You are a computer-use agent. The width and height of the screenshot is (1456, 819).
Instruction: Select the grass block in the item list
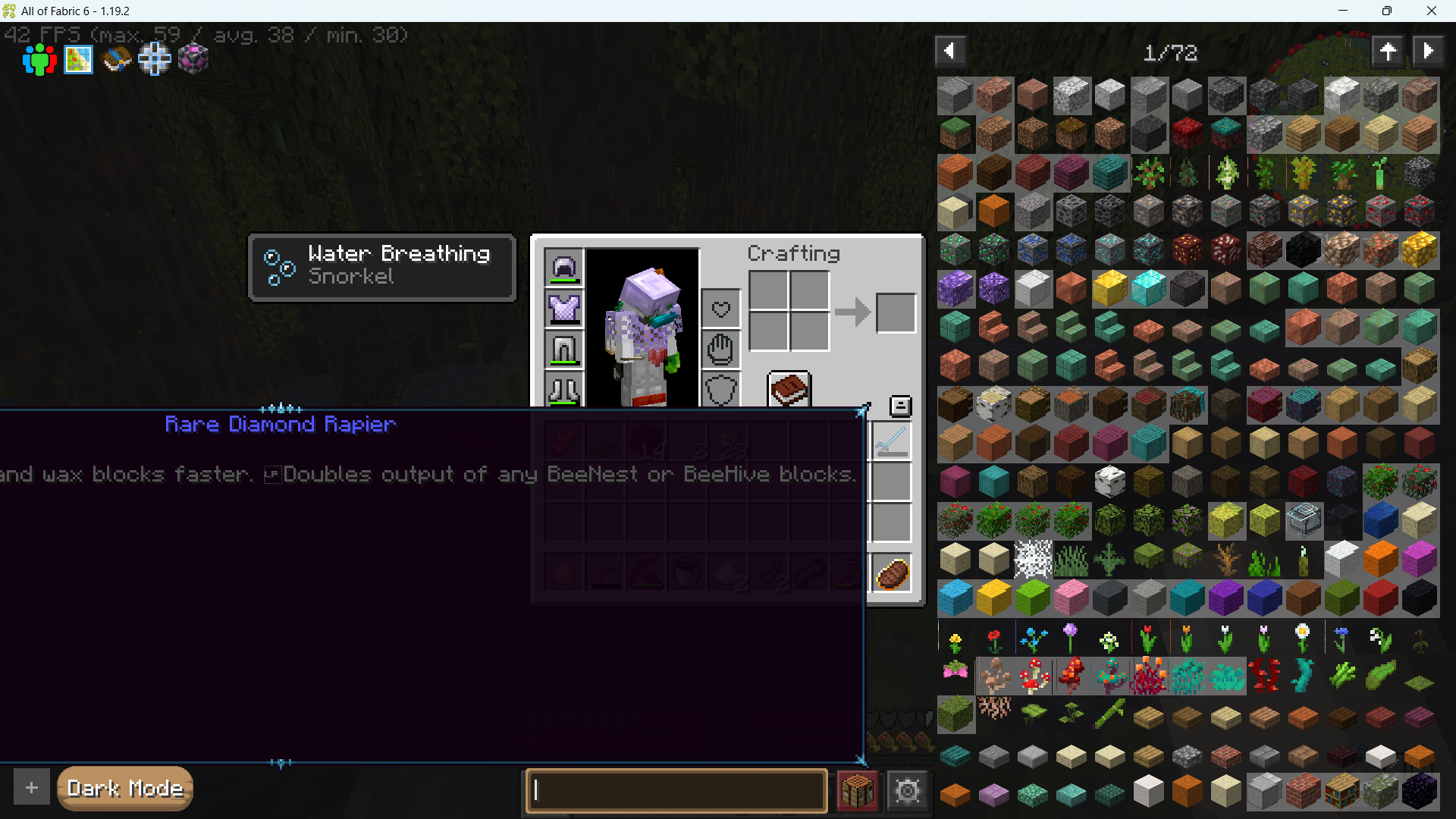tap(955, 133)
